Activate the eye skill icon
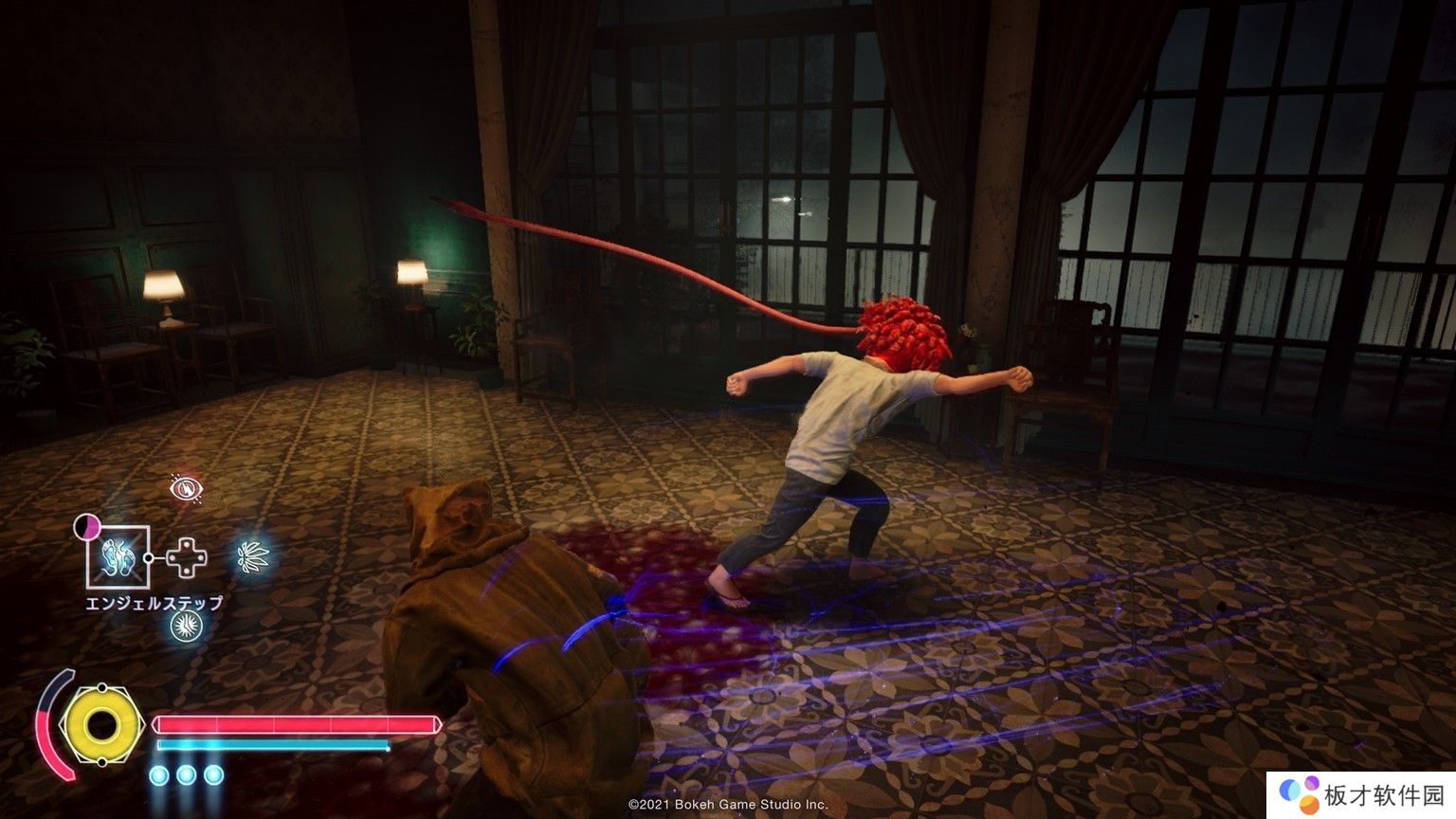The height and width of the screenshot is (819, 1456). click(186, 488)
